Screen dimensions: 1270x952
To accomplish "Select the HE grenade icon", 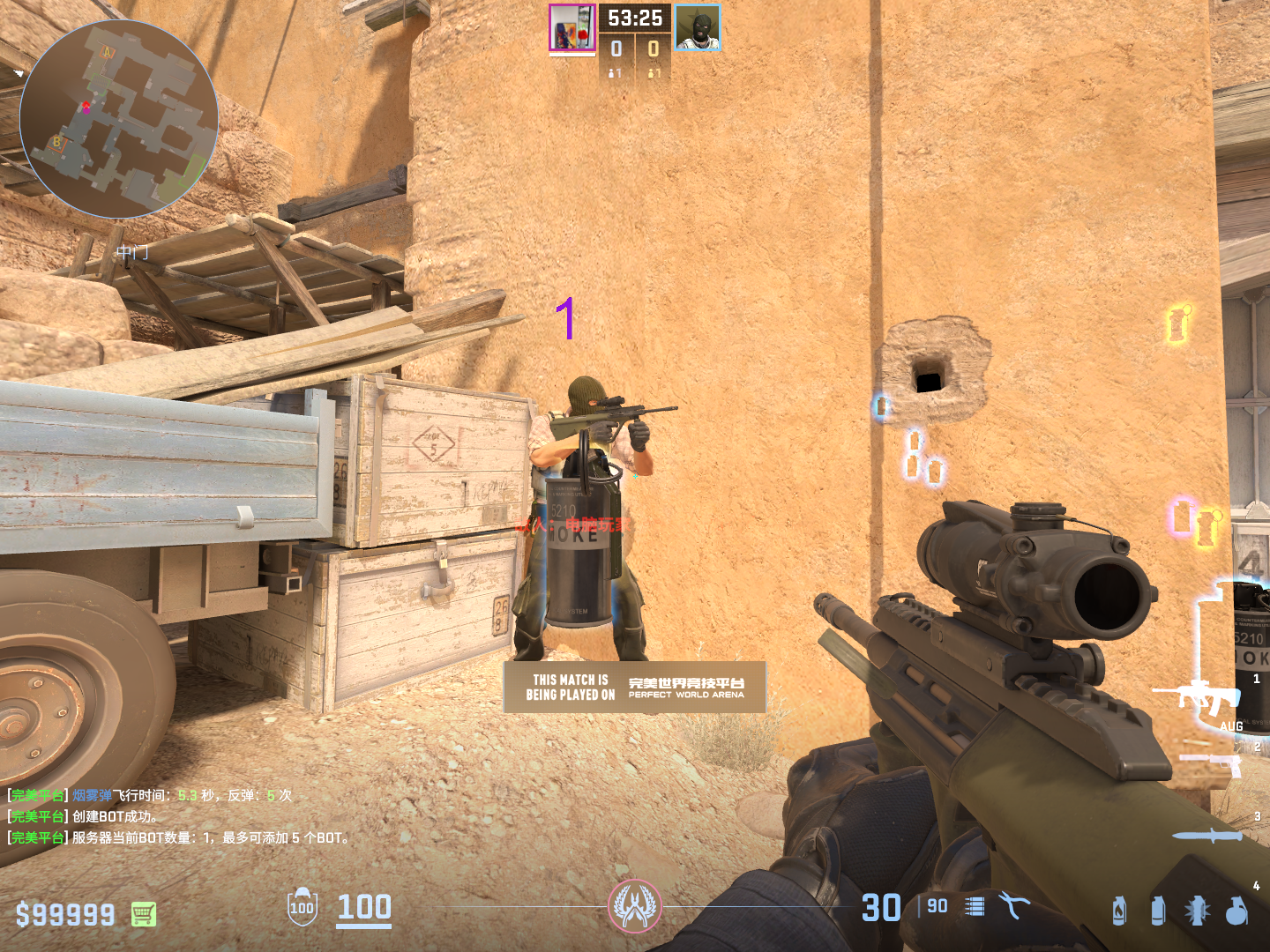I will [x=1237, y=911].
